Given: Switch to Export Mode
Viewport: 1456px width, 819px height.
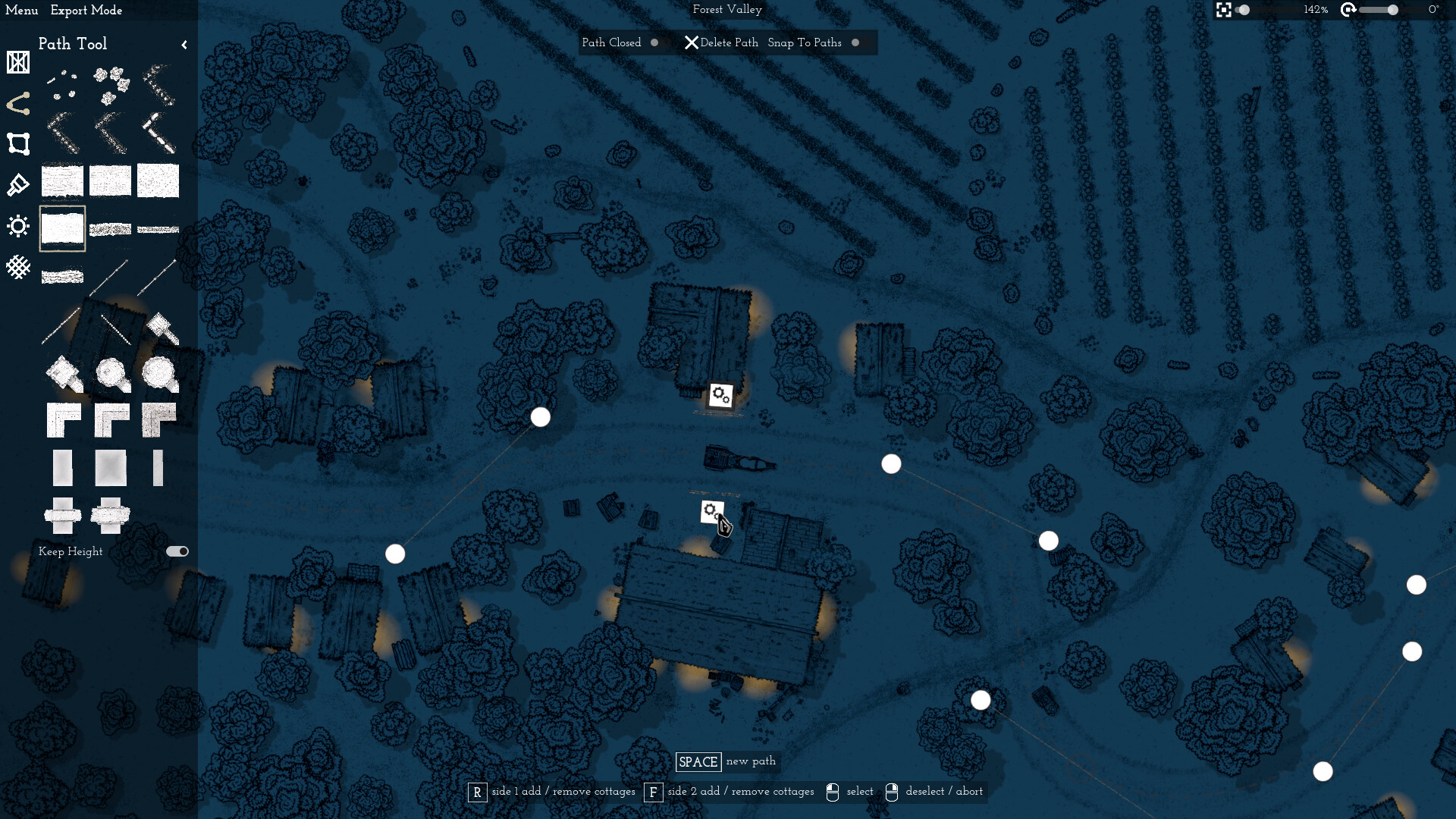Looking at the screenshot, I should pyautogui.click(x=86, y=11).
